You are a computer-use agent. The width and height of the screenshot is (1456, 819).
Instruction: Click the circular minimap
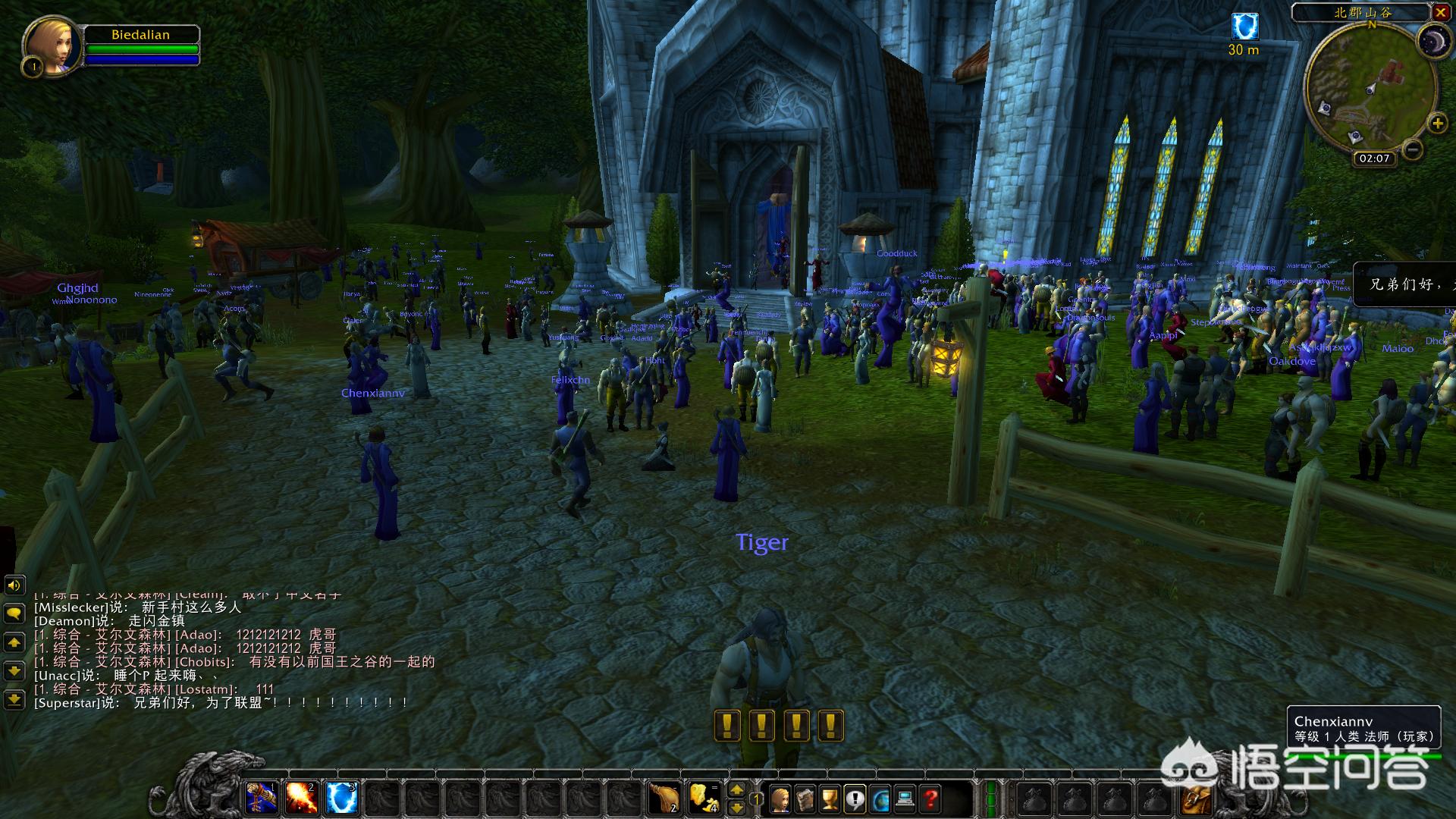pyautogui.click(x=1370, y=88)
